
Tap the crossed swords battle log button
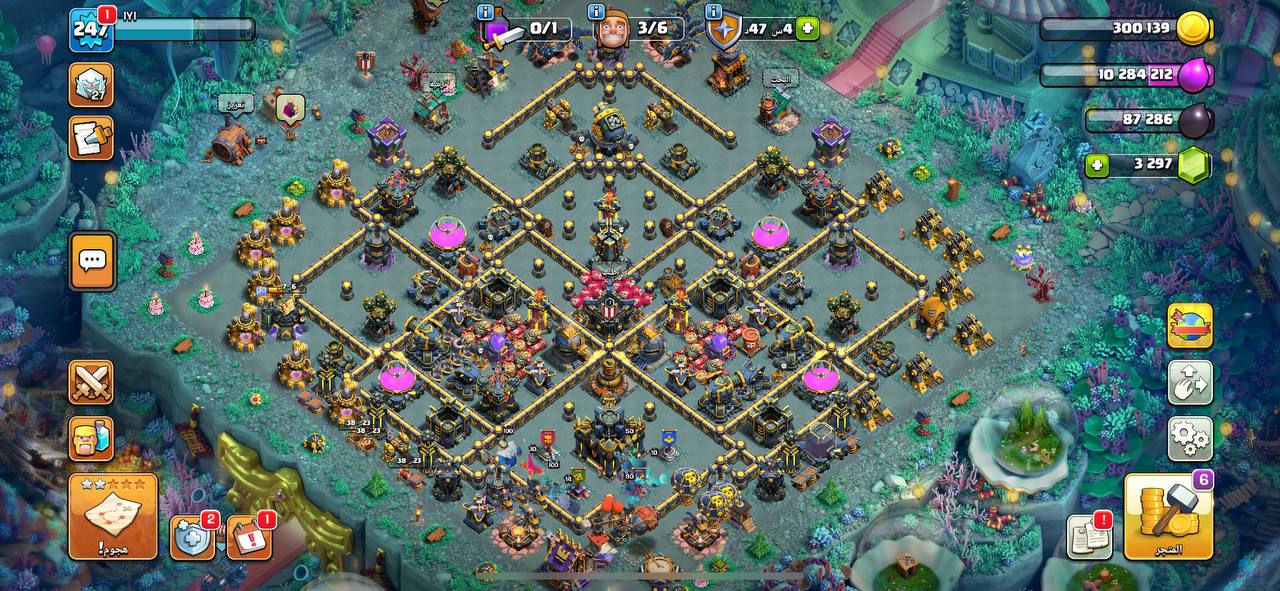(x=91, y=382)
